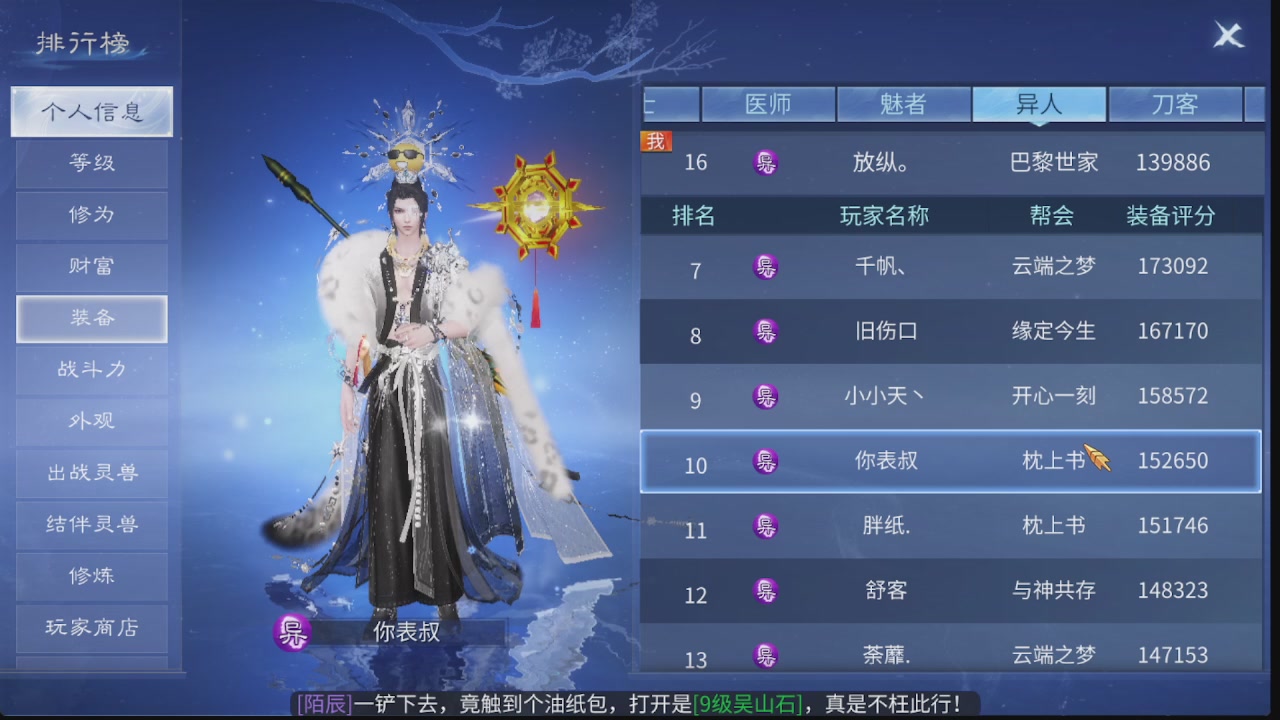Click the class icon beside 千帆、
The height and width of the screenshot is (720, 1280).
[766, 266]
